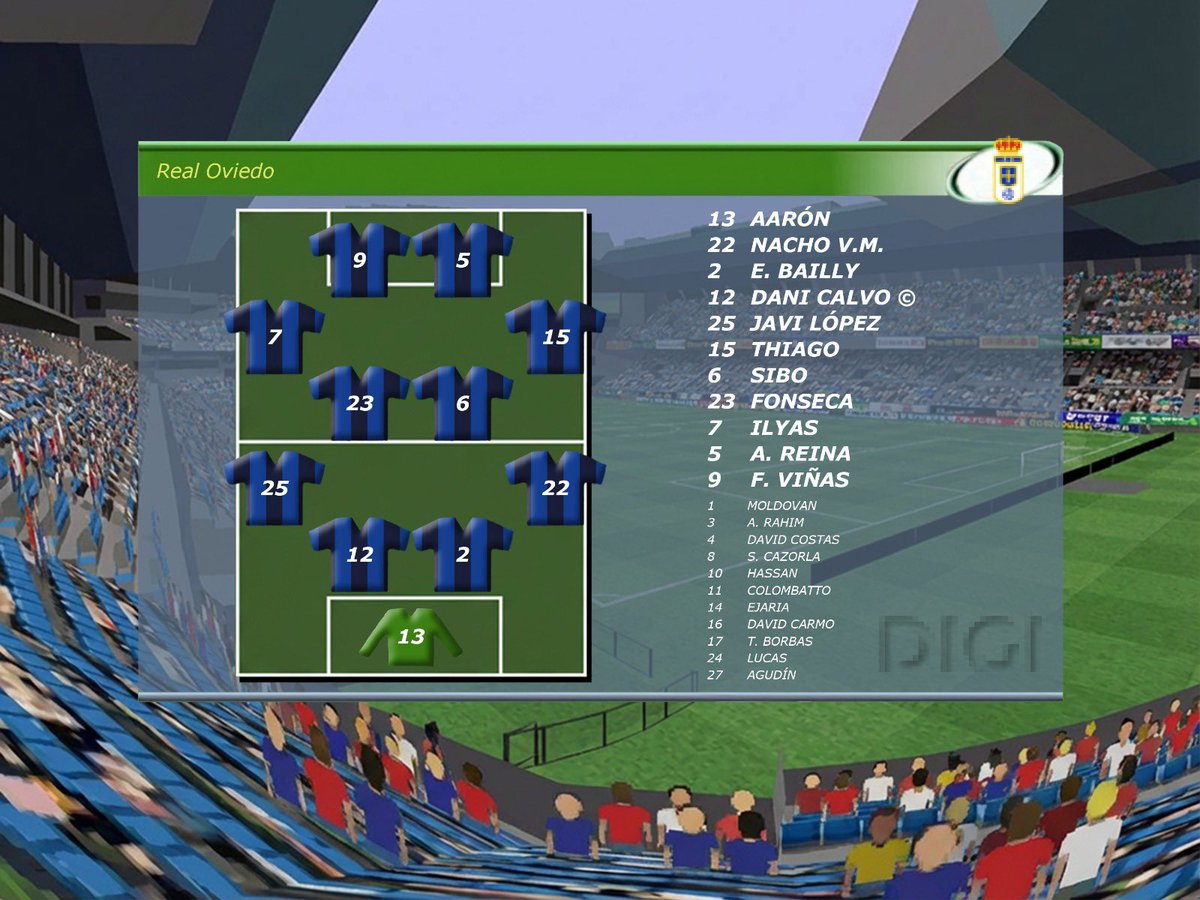Select FONSECA from the starting eleven

point(801,402)
